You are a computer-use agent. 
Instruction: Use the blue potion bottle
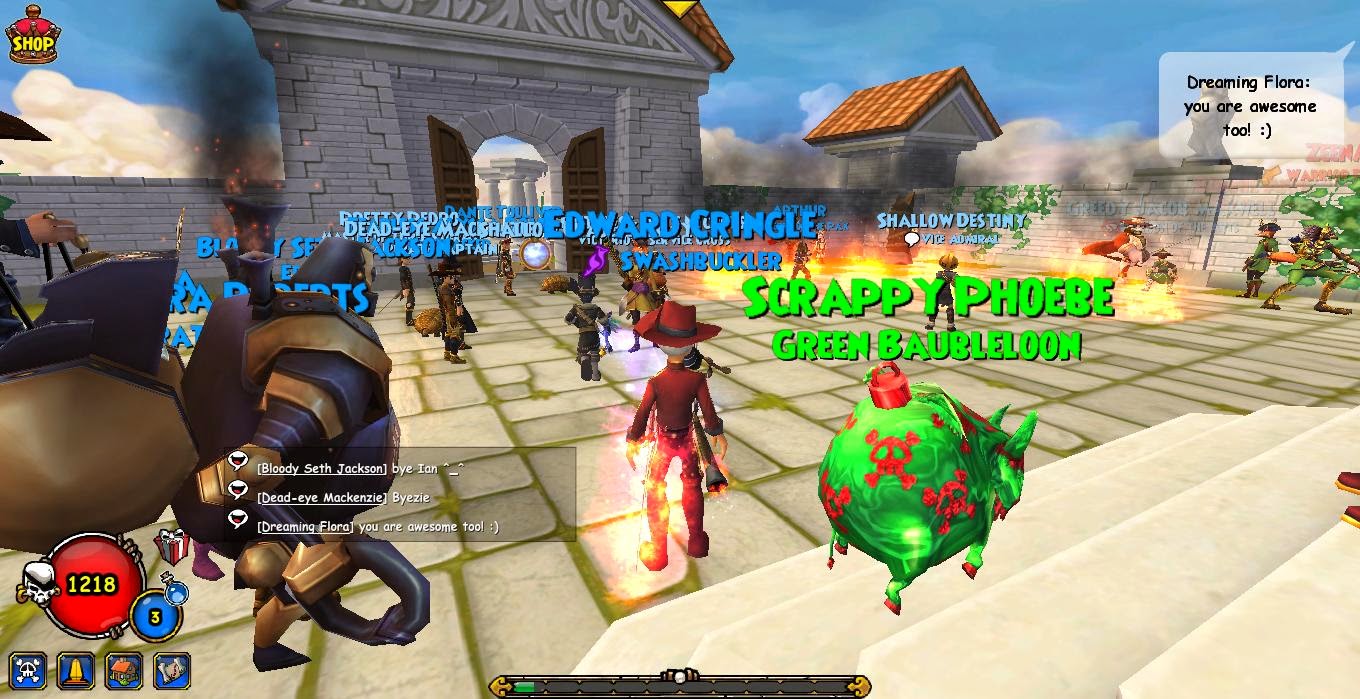(177, 594)
